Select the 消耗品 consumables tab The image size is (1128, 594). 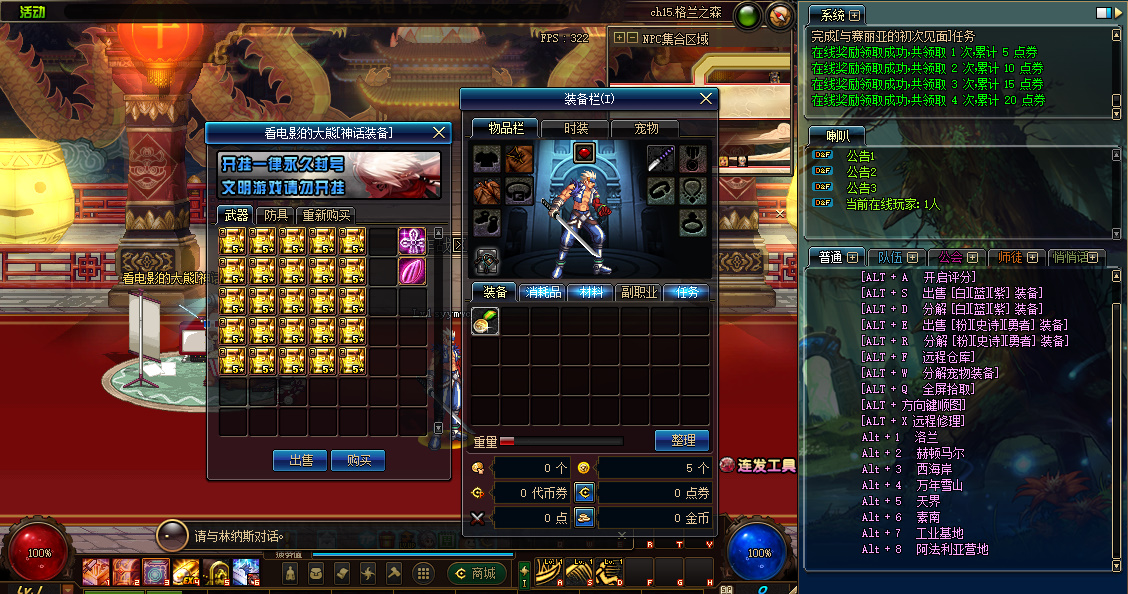pos(542,292)
